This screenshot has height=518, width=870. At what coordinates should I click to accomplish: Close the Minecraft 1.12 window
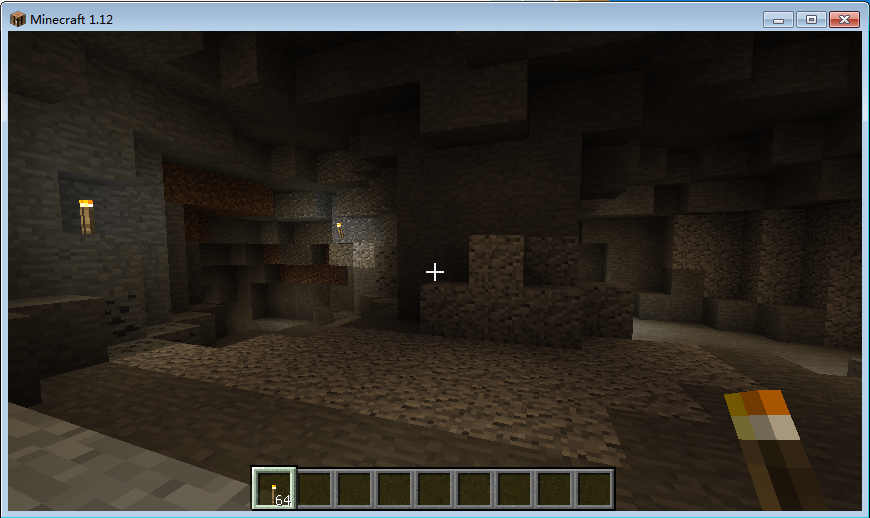coord(844,19)
